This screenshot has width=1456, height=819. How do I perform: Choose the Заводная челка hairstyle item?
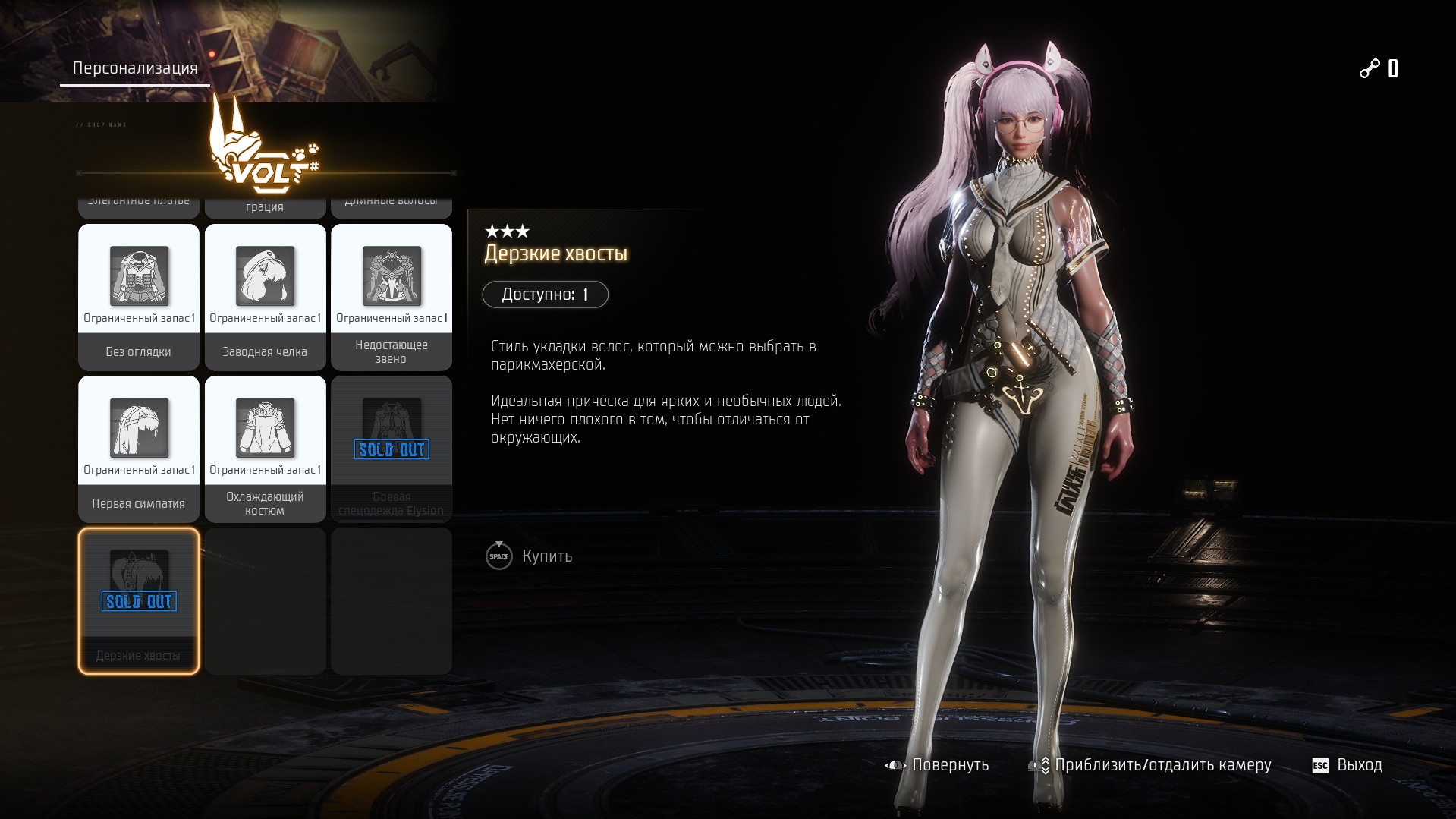[x=265, y=297]
